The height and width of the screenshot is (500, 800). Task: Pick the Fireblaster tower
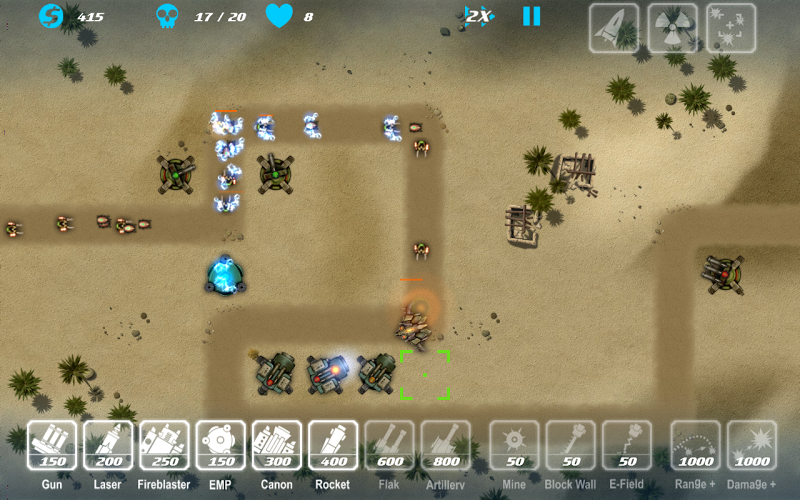click(164, 445)
